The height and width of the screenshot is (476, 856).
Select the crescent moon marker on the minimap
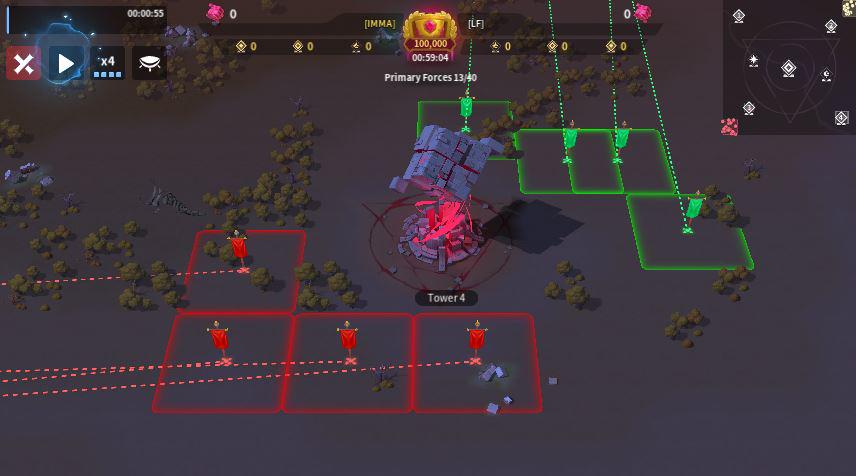coord(826,75)
